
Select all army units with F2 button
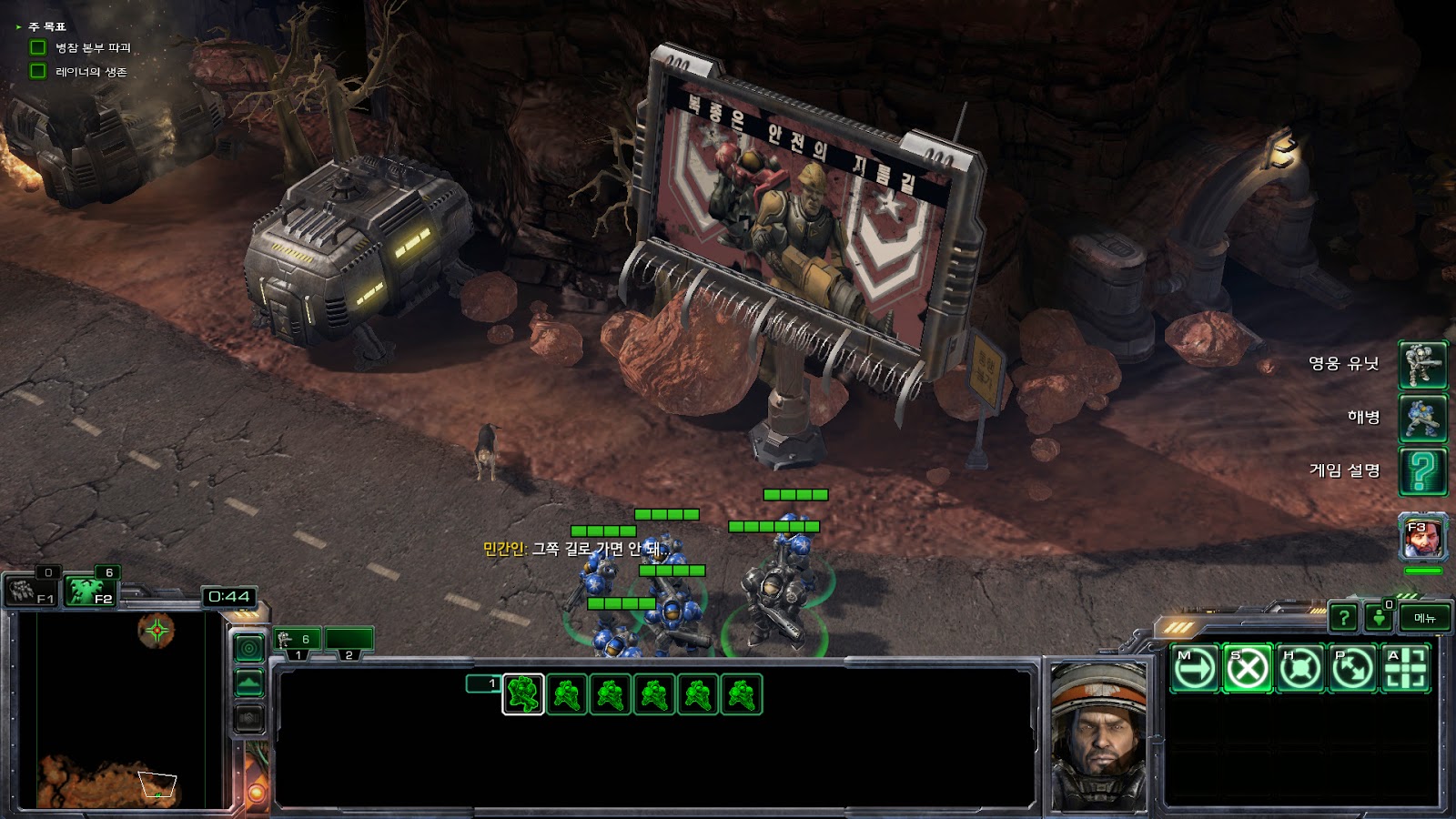click(x=90, y=591)
